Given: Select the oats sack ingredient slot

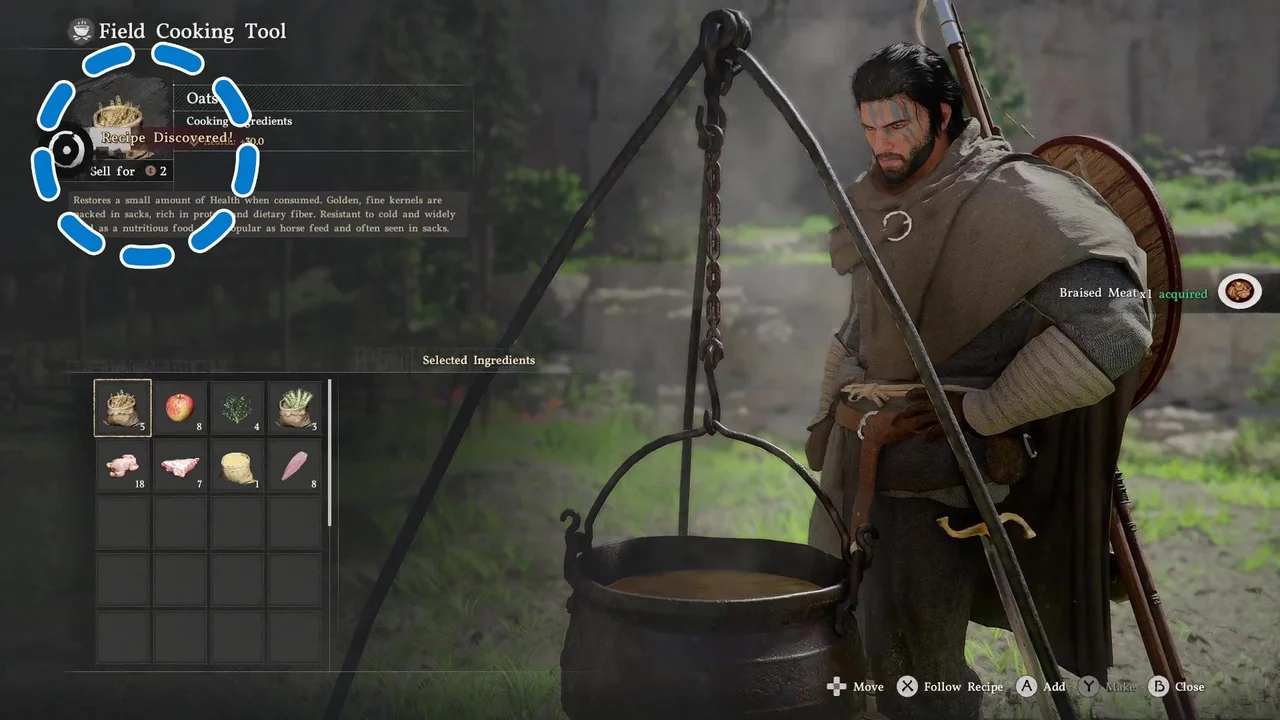Looking at the screenshot, I should 123,408.
